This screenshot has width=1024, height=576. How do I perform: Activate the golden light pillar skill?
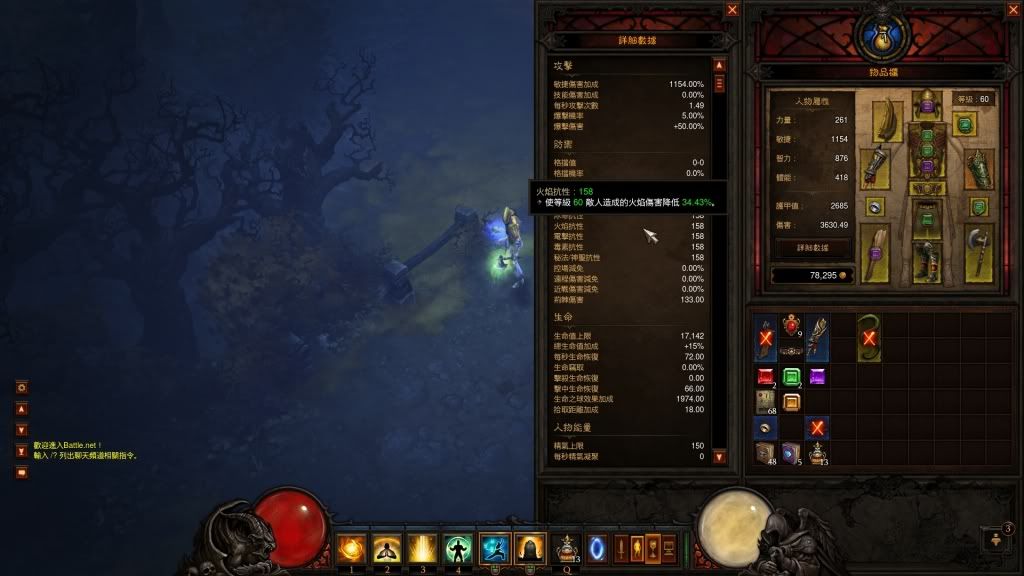422,547
